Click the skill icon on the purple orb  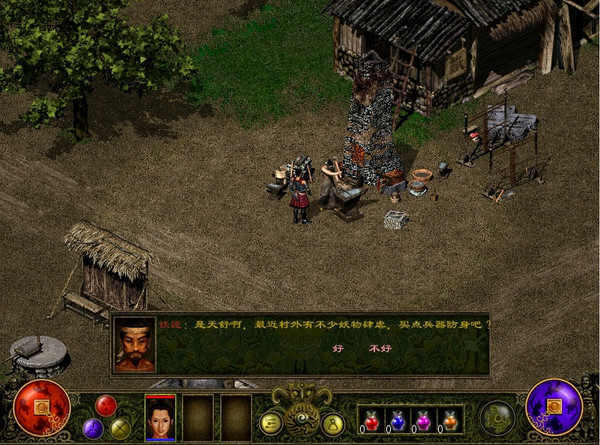554,409
